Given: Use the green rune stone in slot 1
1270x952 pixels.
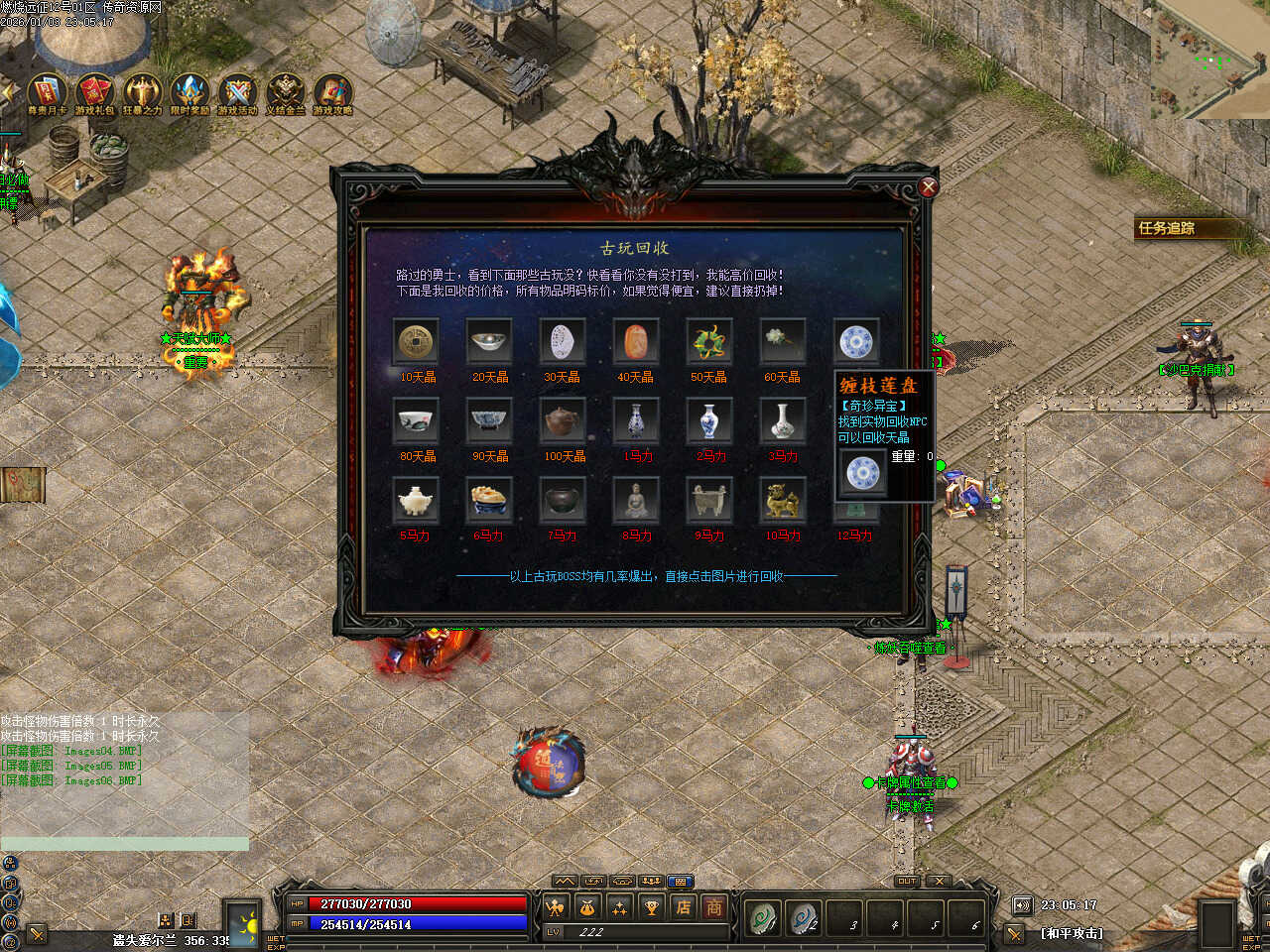Looking at the screenshot, I should pos(762,918).
